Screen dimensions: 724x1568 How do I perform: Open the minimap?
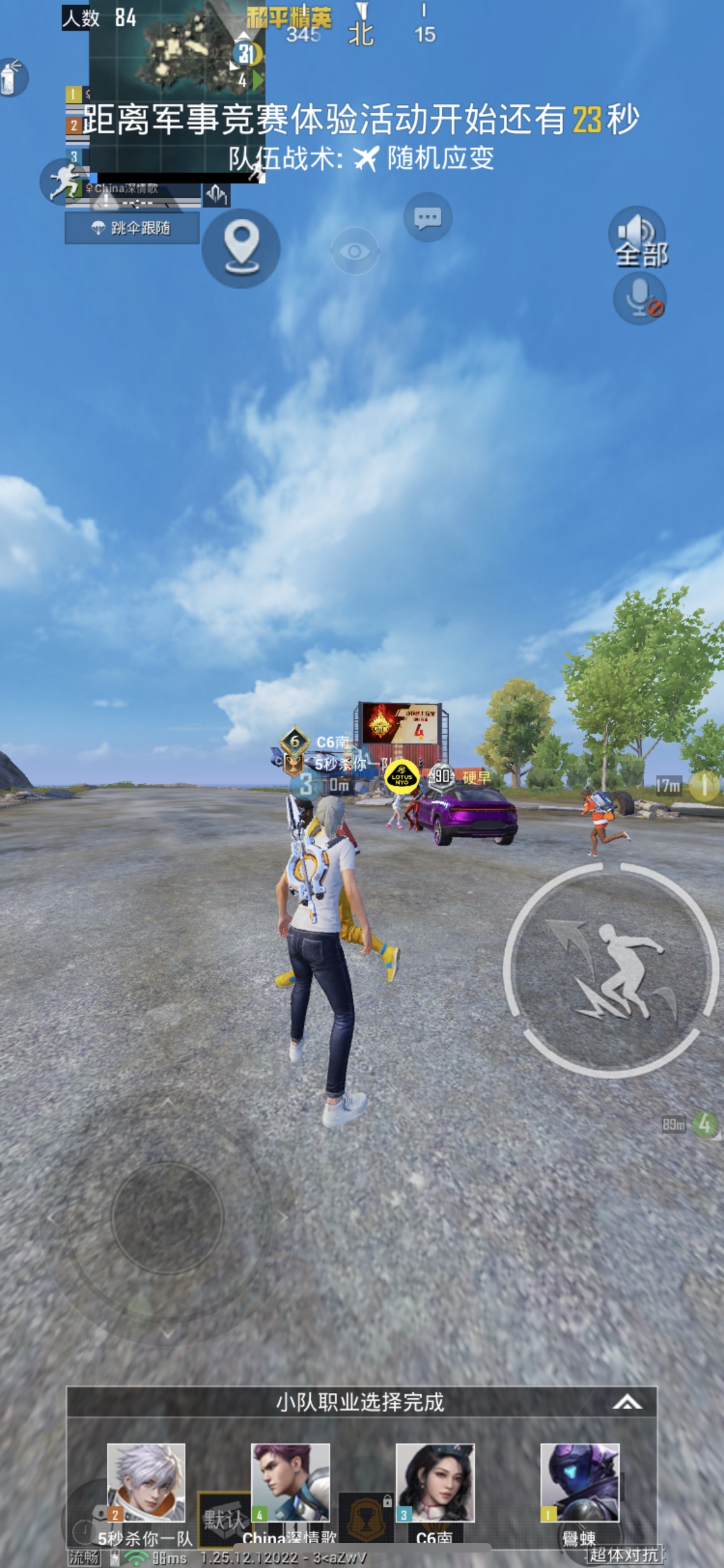pos(176,90)
